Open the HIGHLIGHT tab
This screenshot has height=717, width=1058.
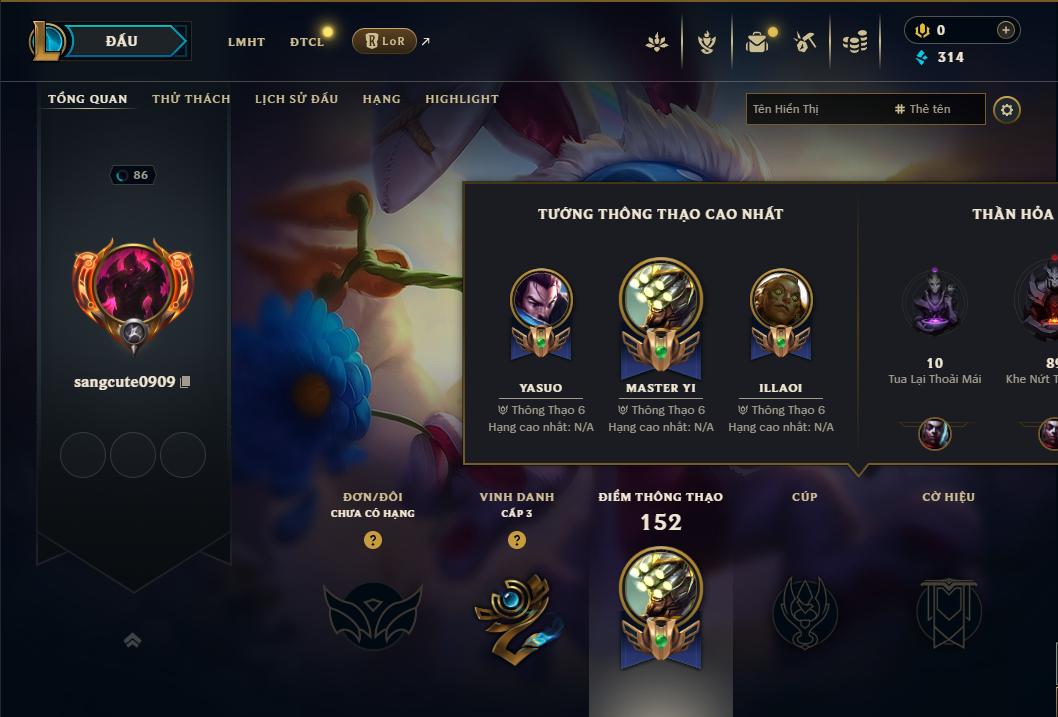tap(461, 99)
